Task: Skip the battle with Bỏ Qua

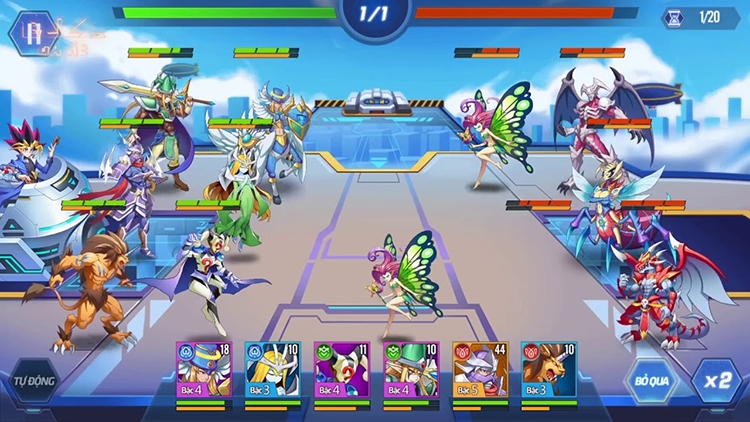Action: [x=651, y=381]
